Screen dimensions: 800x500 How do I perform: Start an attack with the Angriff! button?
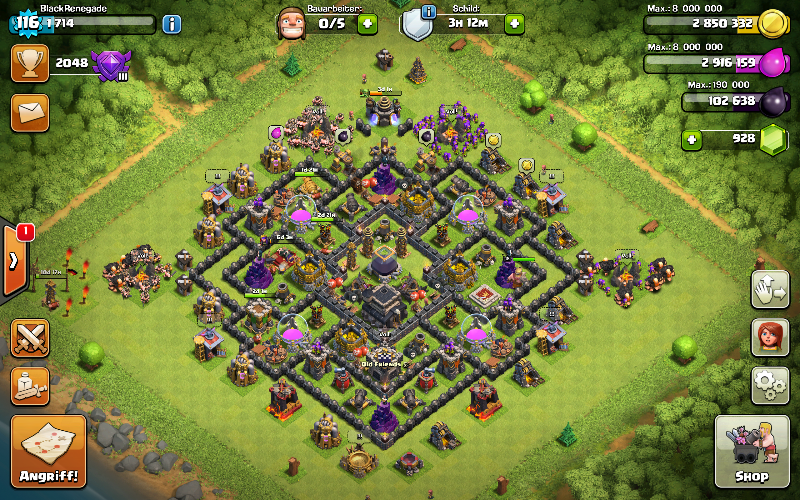47,451
